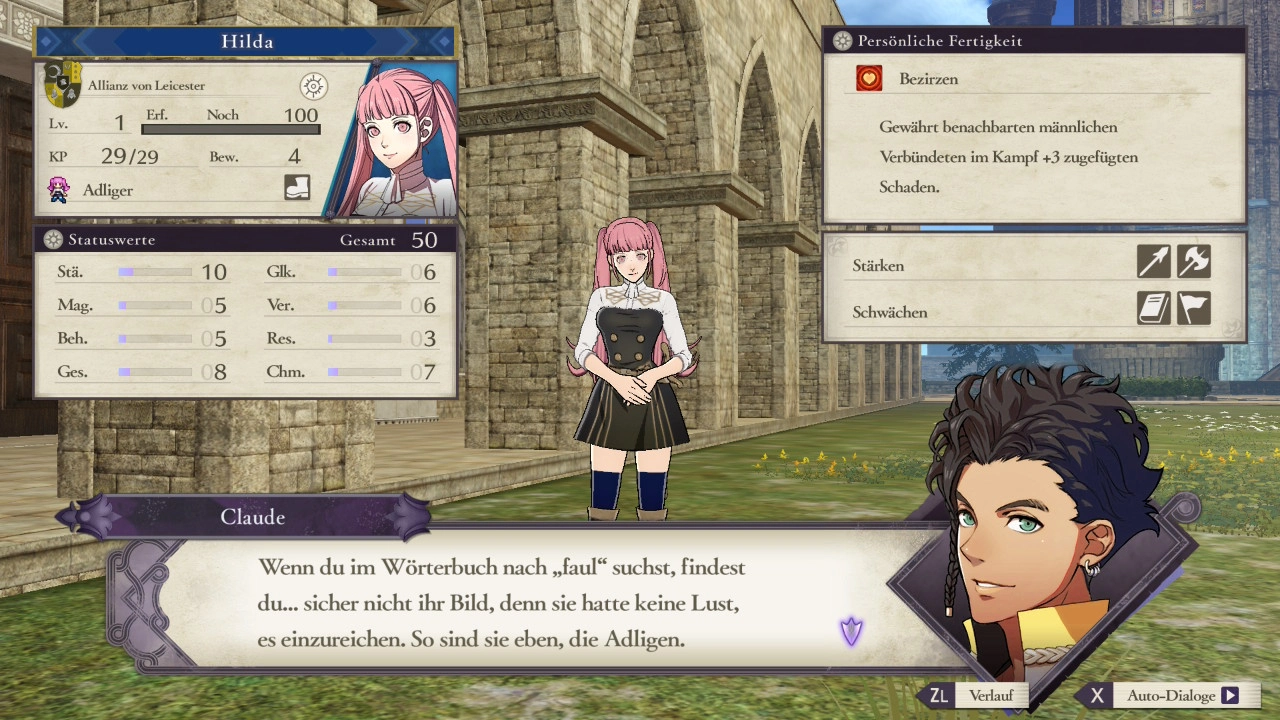
Task: Click the lance strength icon
Action: pyautogui.click(x=1154, y=262)
